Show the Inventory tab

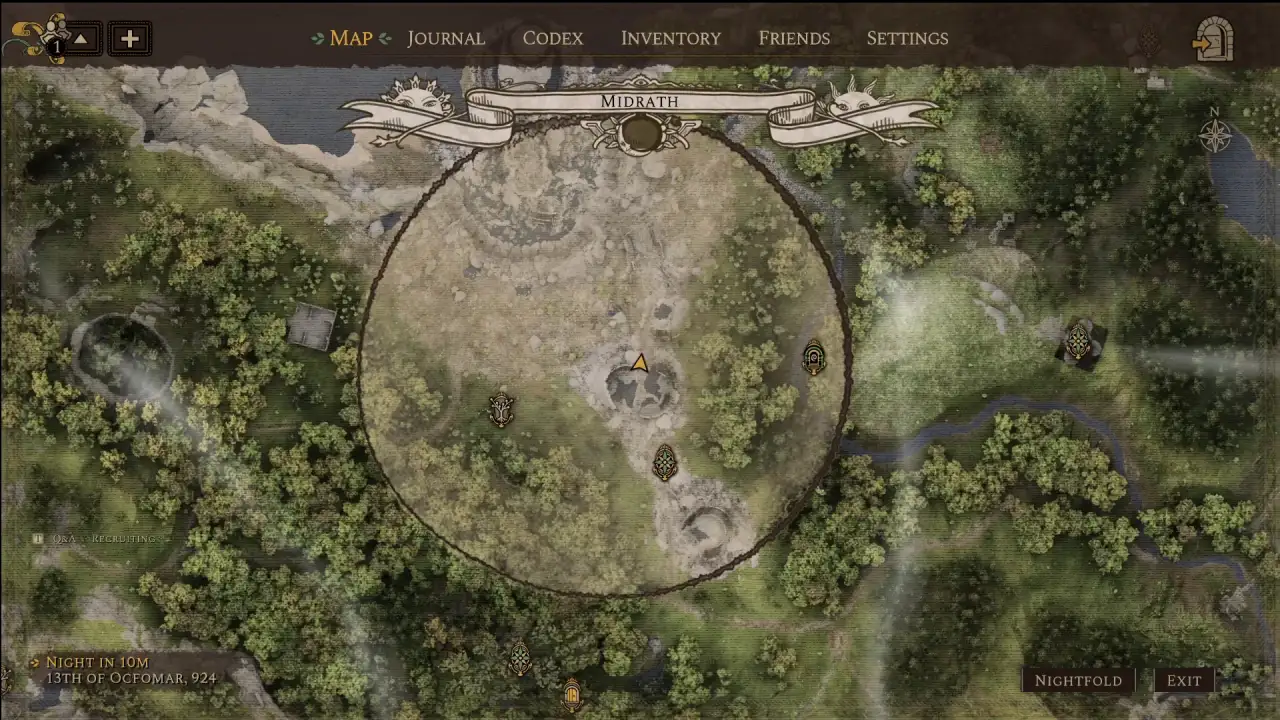670,38
